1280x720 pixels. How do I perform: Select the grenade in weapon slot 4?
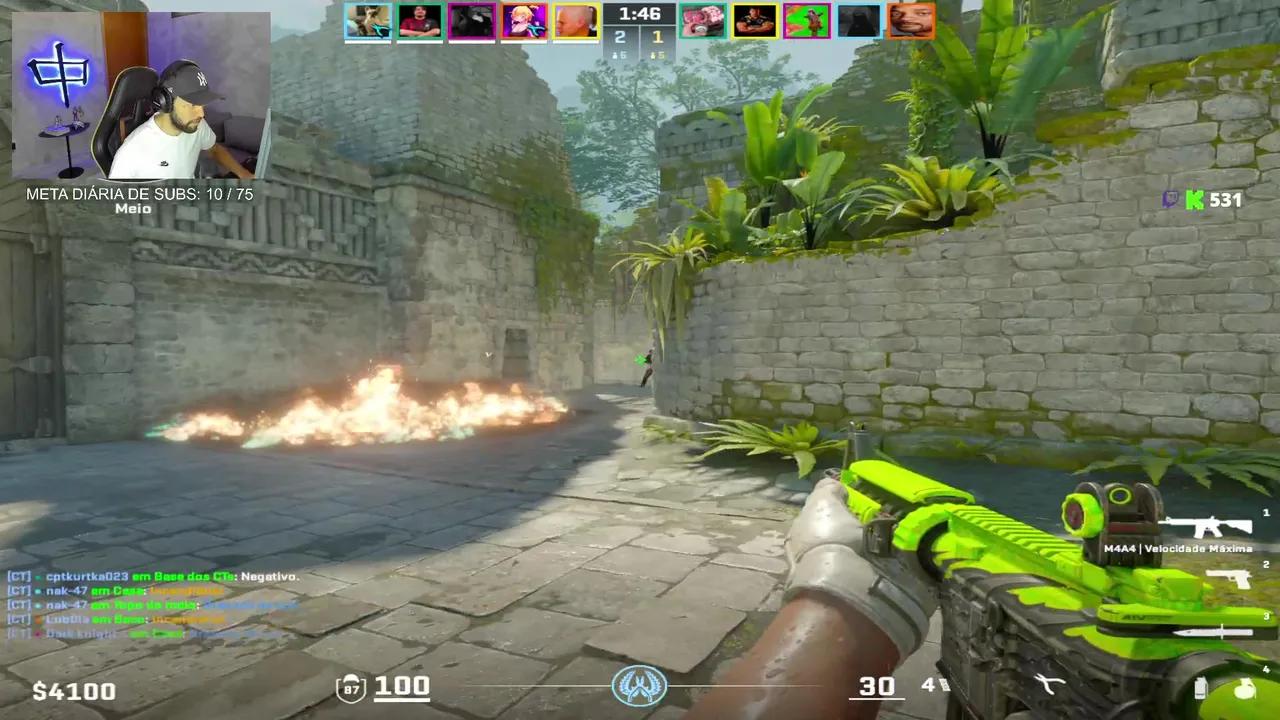click(1247, 690)
